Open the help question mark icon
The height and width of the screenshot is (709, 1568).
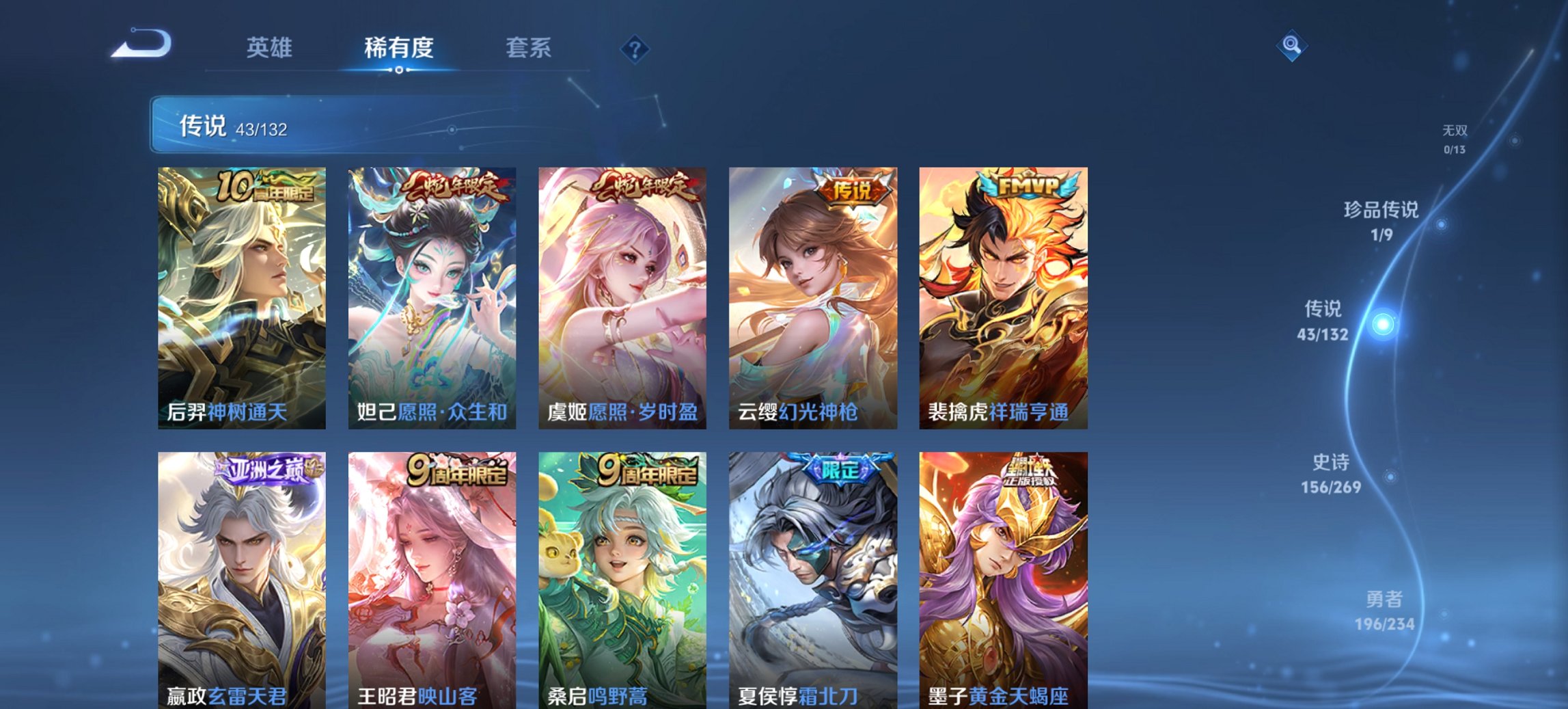coord(634,48)
